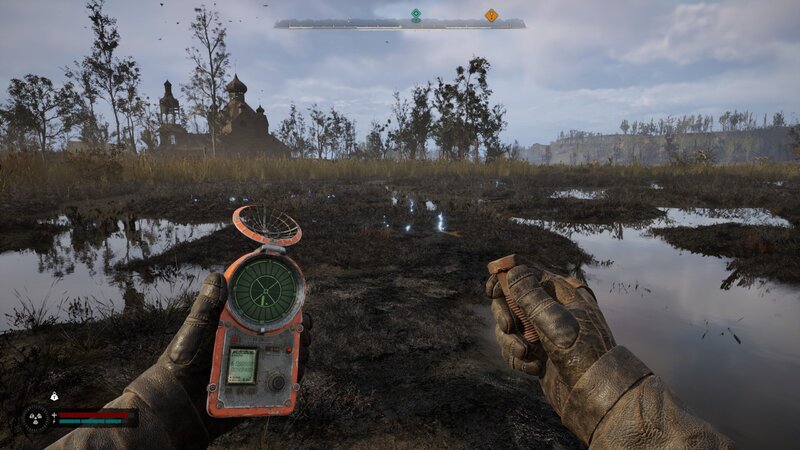Click the radiation trefoil indicator

[x=38, y=417]
